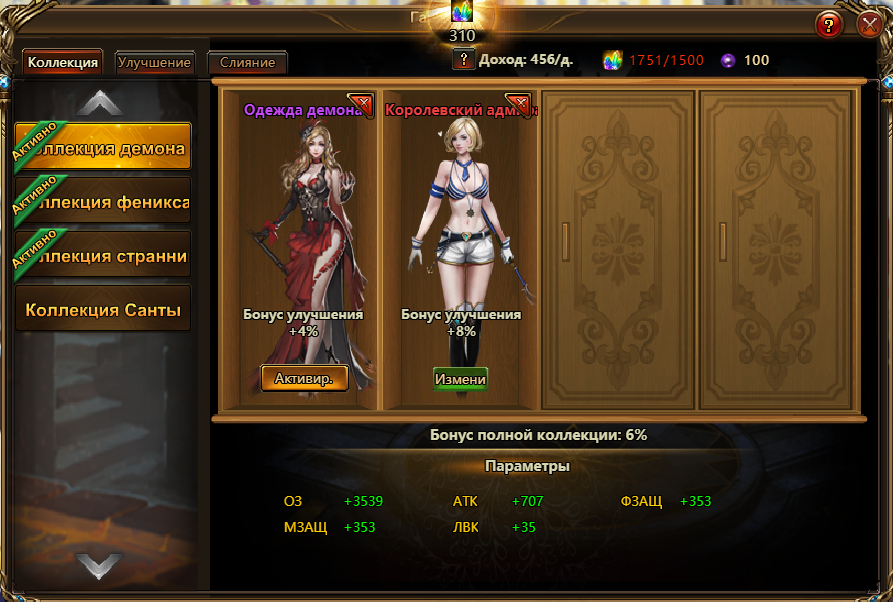Viewport: 893px width, 602px height.
Task: Select Коллекция Санты from the list
Action: click(104, 310)
